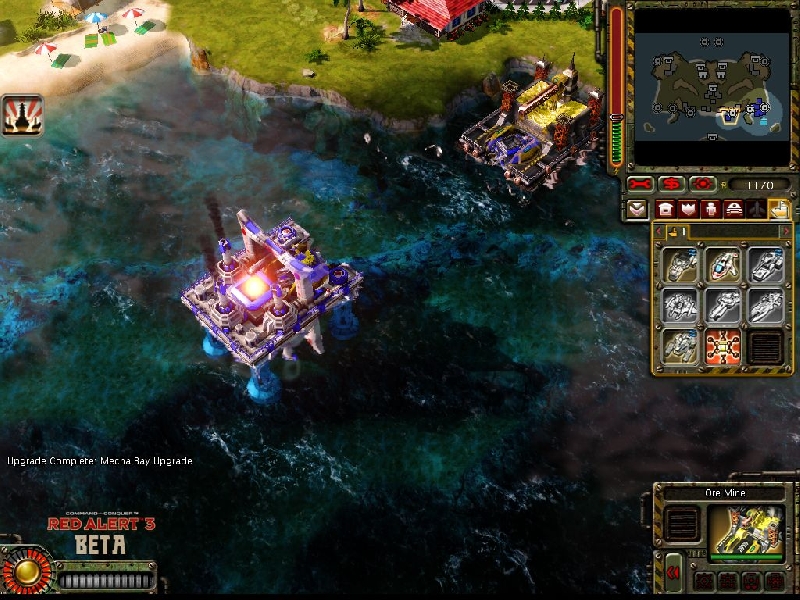Viewport: 800px width, 600px height.
Task: Click the red left arrow on the production queue bar
Action: pyautogui.click(x=661, y=232)
